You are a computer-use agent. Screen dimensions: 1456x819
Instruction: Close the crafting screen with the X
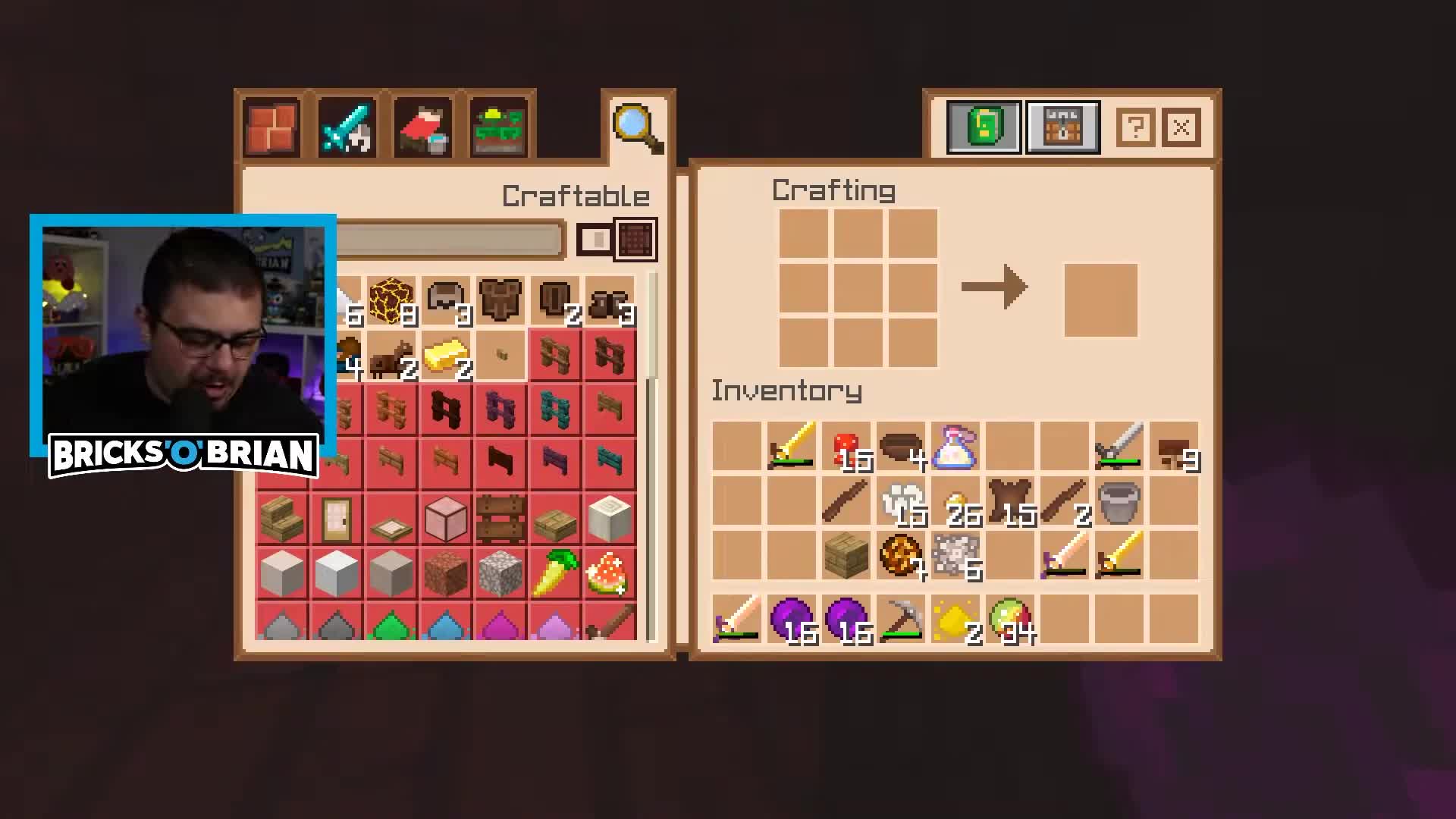tap(1181, 127)
